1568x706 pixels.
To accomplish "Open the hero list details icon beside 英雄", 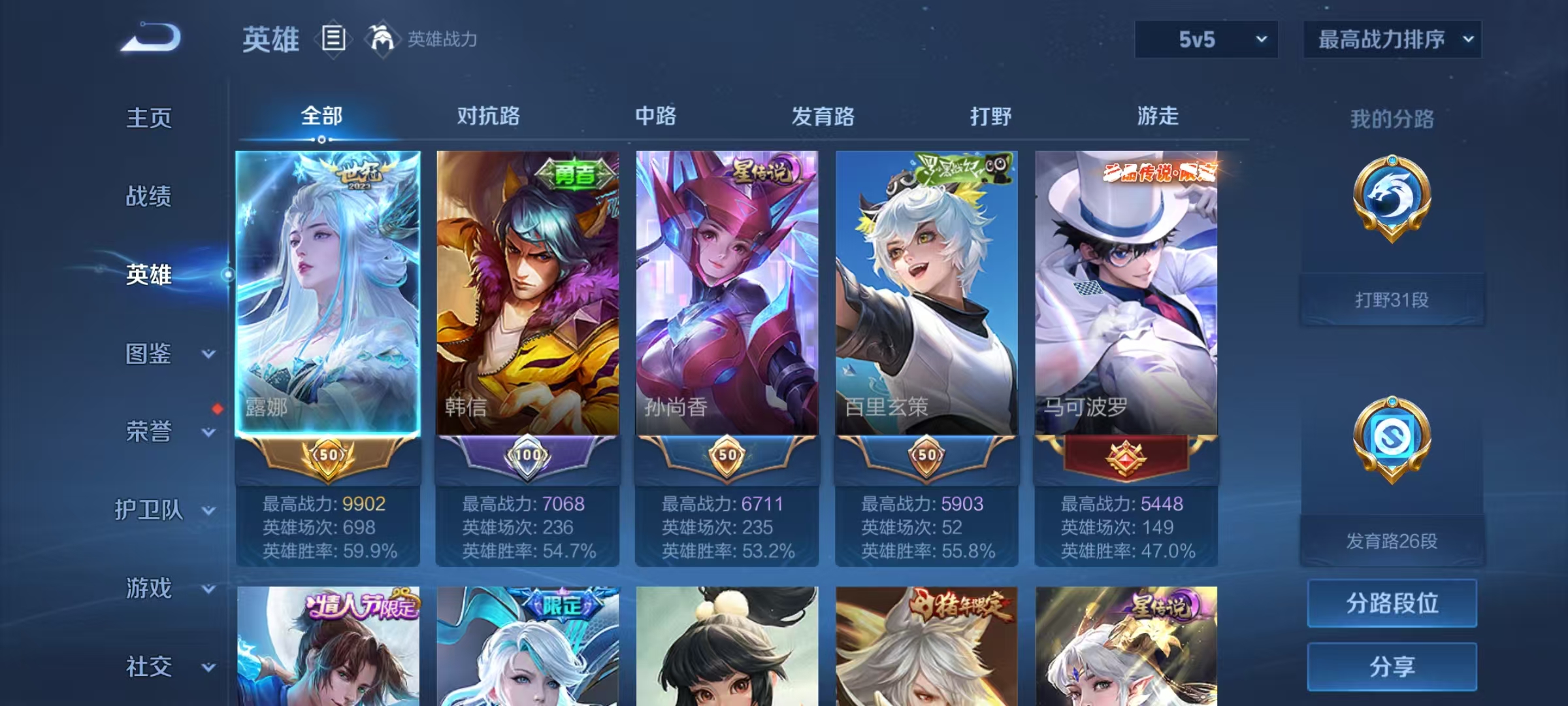I will coord(333,39).
